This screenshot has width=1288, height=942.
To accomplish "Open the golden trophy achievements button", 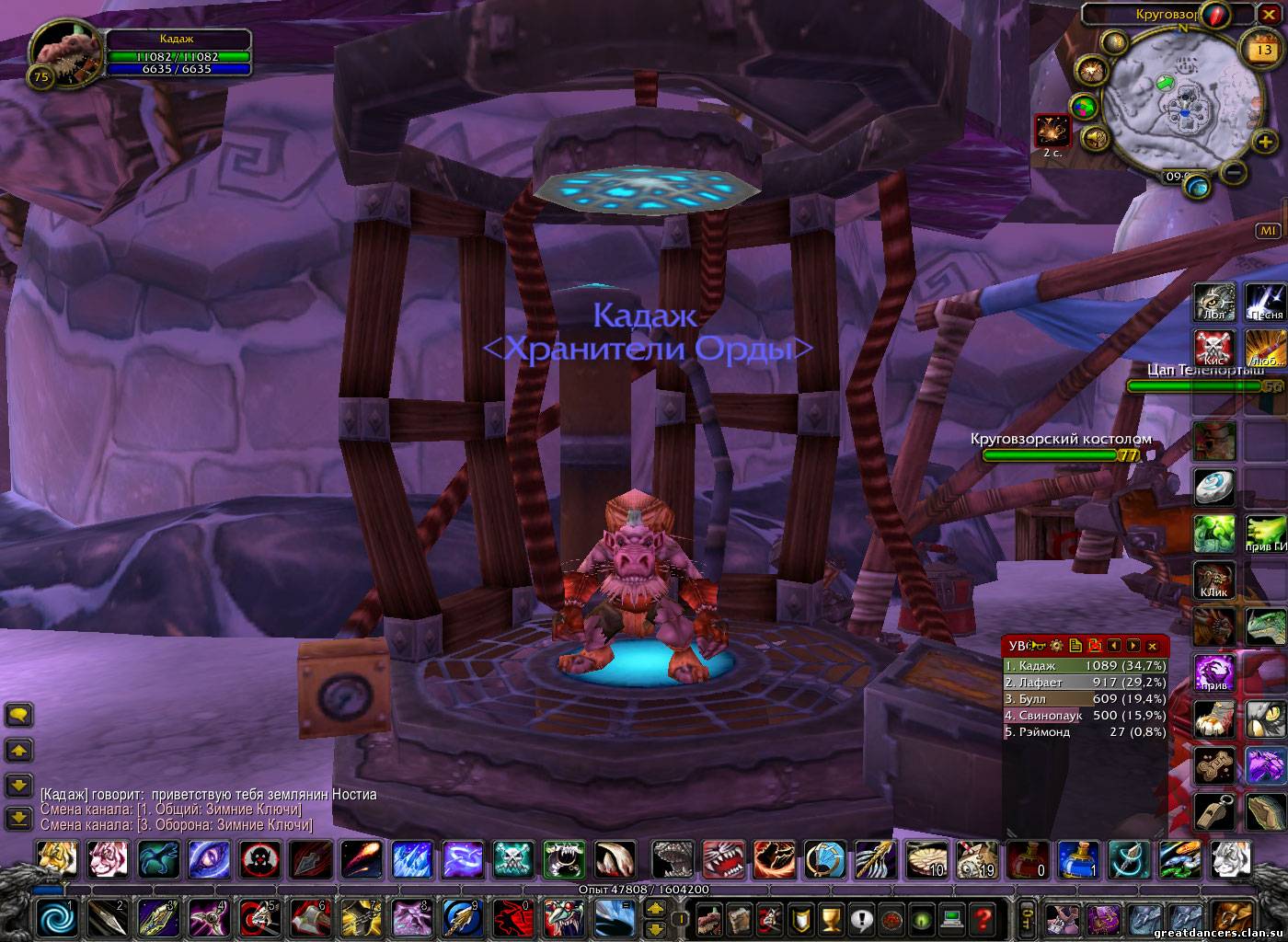I will pos(831,917).
